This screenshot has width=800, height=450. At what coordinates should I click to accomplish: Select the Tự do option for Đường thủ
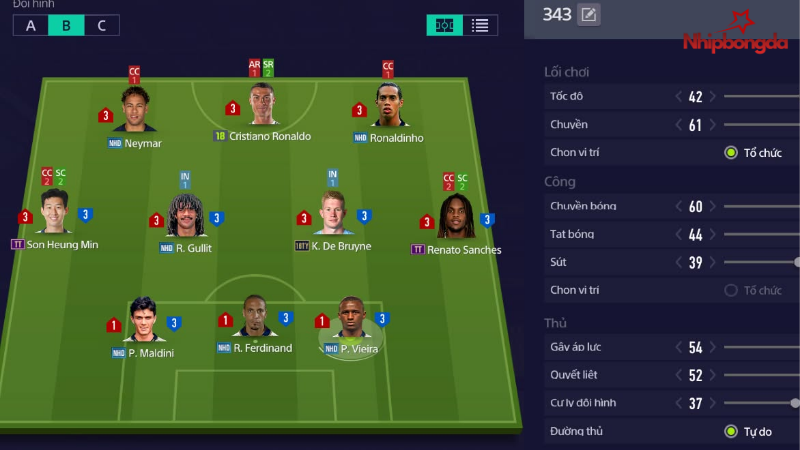point(731,432)
